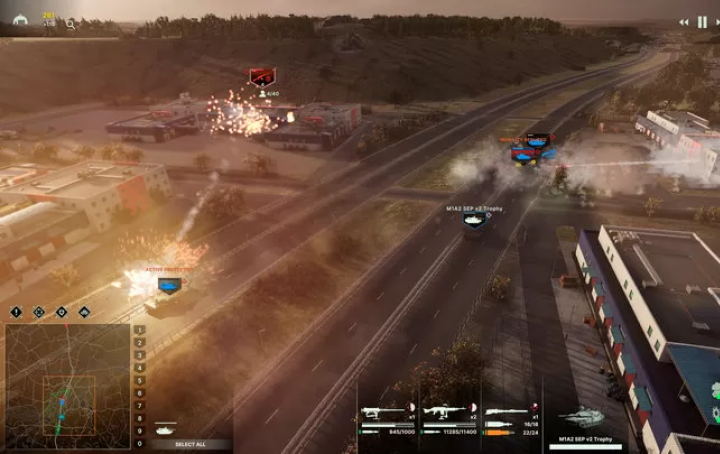Select the M1A2 SEP v2 Trophy unit marker
The width and height of the screenshot is (720, 454).
point(475,220)
